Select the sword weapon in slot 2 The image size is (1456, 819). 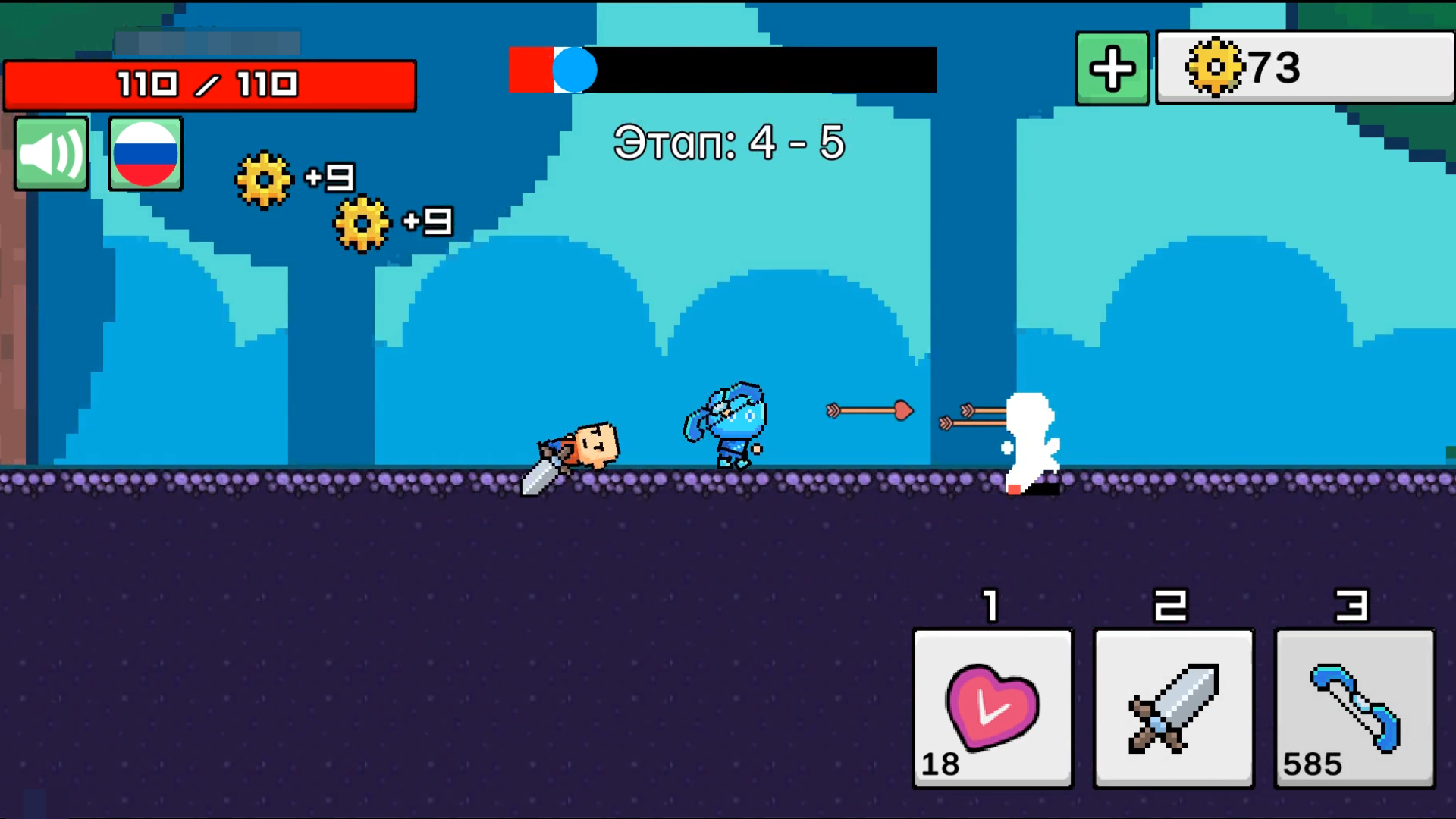tap(1172, 709)
